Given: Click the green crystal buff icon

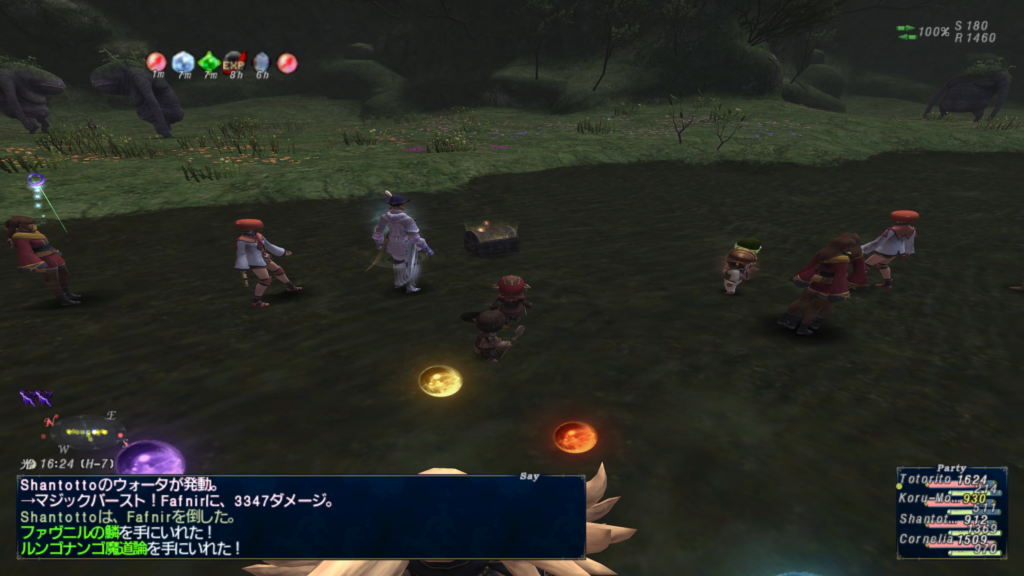Looking at the screenshot, I should tap(209, 62).
